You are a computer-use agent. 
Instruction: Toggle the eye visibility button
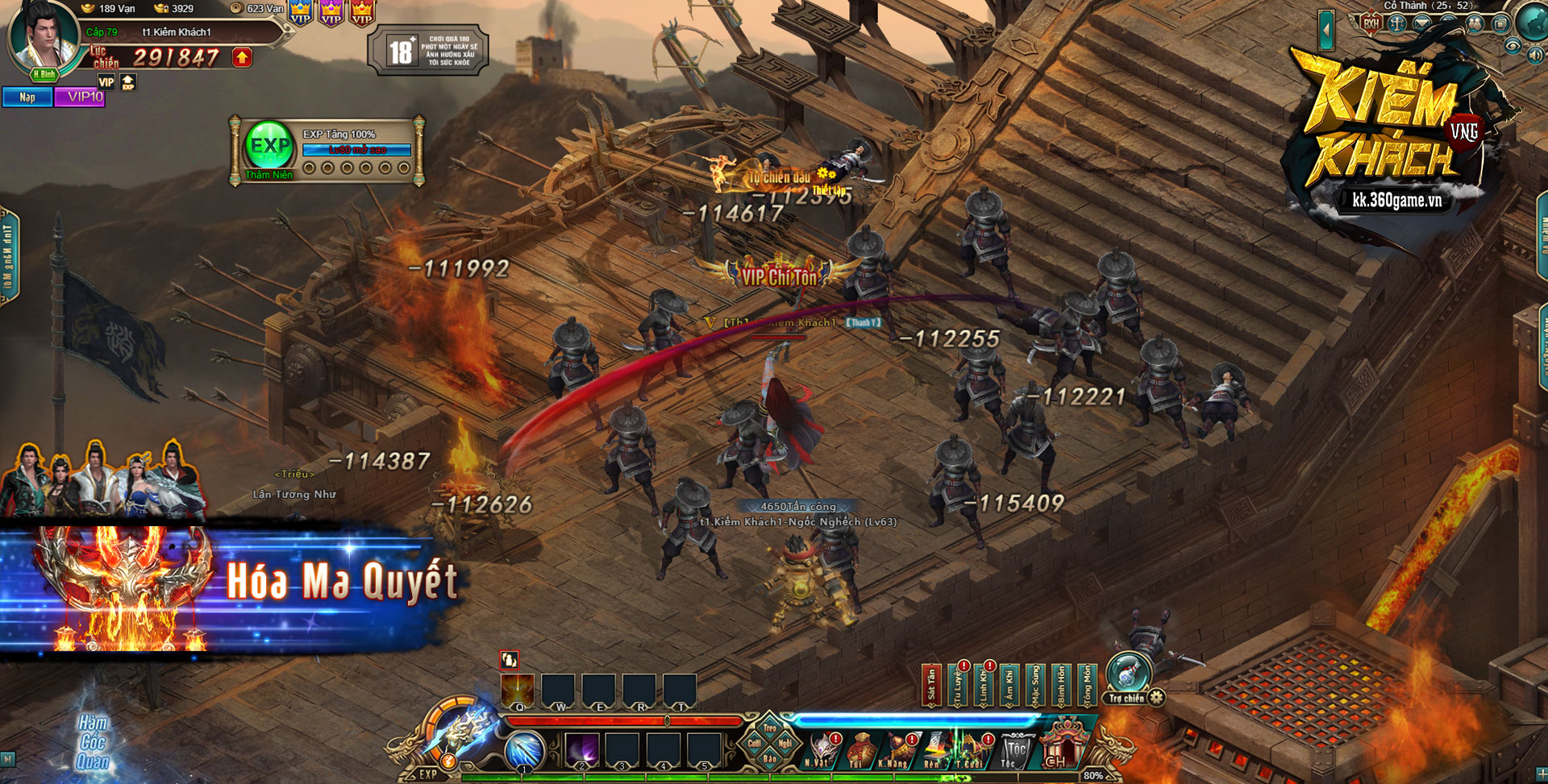pos(1512,47)
